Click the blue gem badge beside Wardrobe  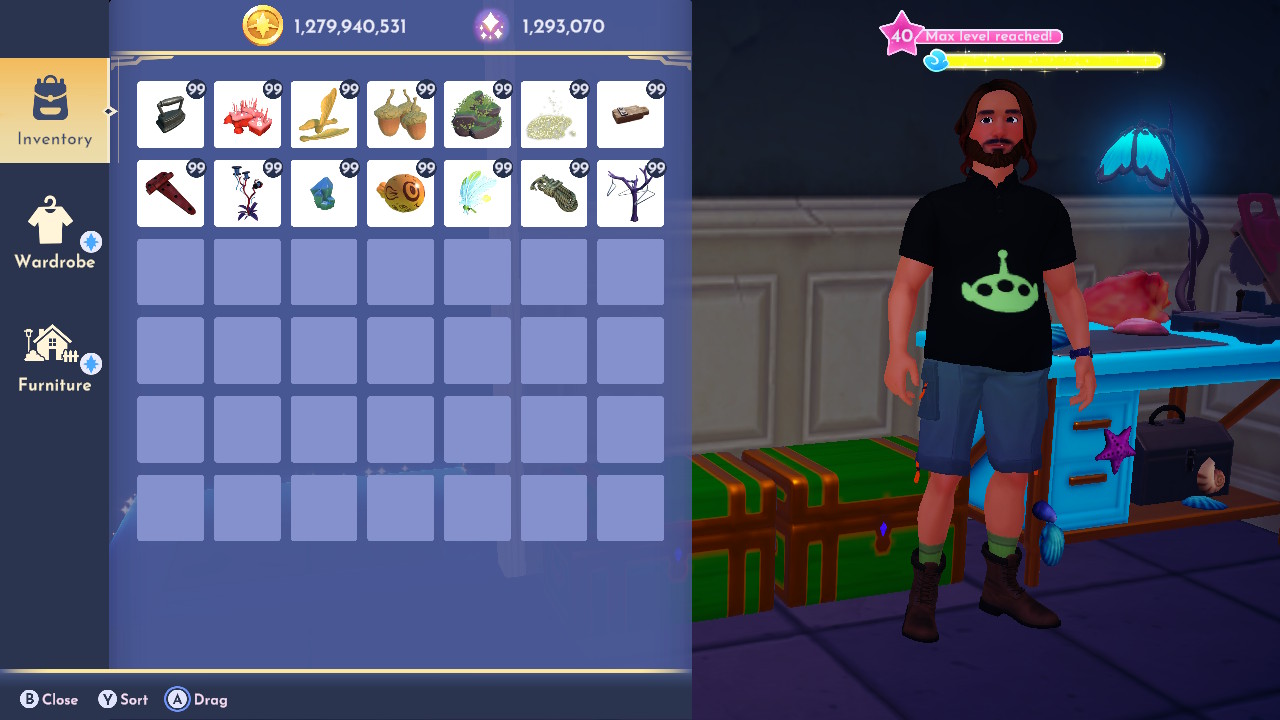[x=91, y=240]
